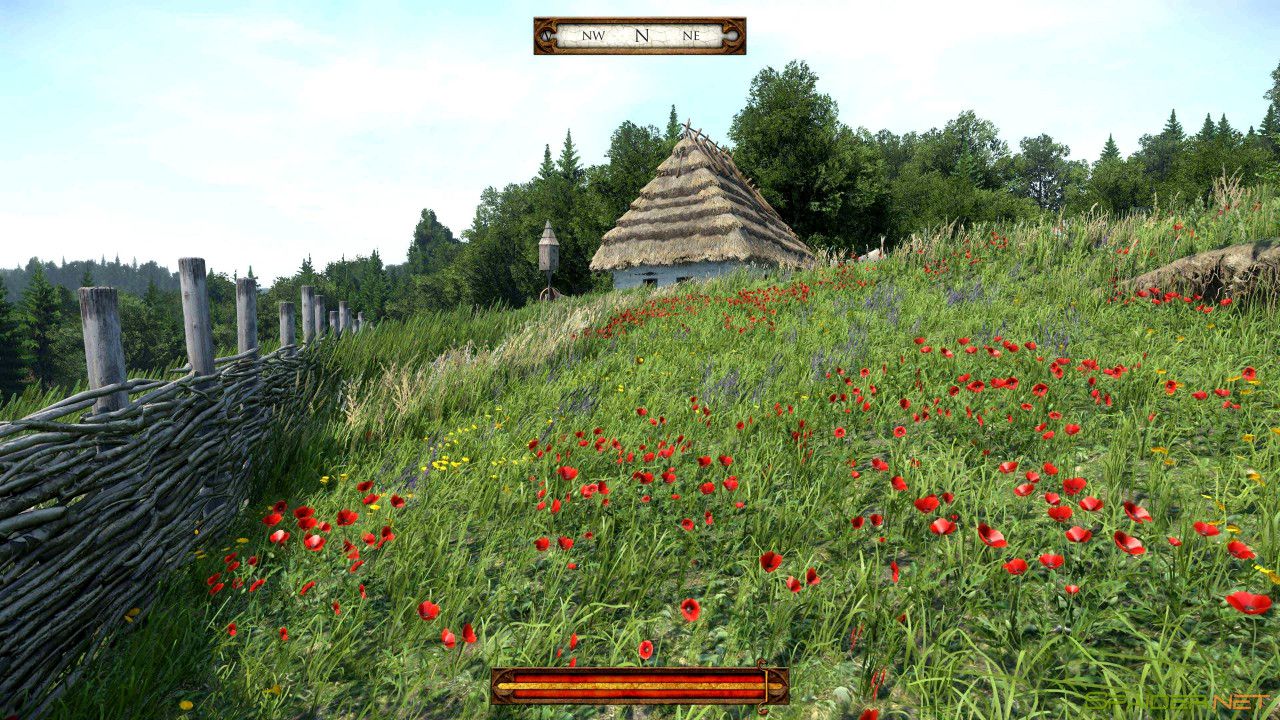Click the left ornamental end of the compass

point(546,35)
